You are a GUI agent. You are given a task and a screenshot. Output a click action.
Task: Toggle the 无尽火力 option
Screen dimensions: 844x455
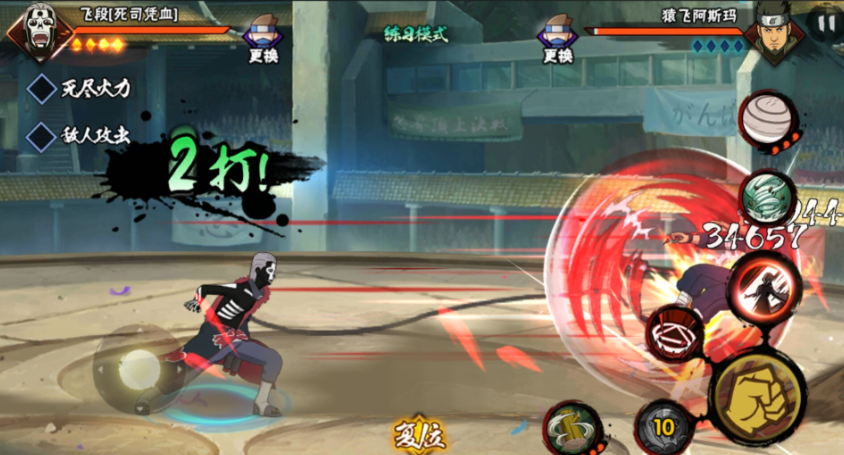[x=42, y=88]
